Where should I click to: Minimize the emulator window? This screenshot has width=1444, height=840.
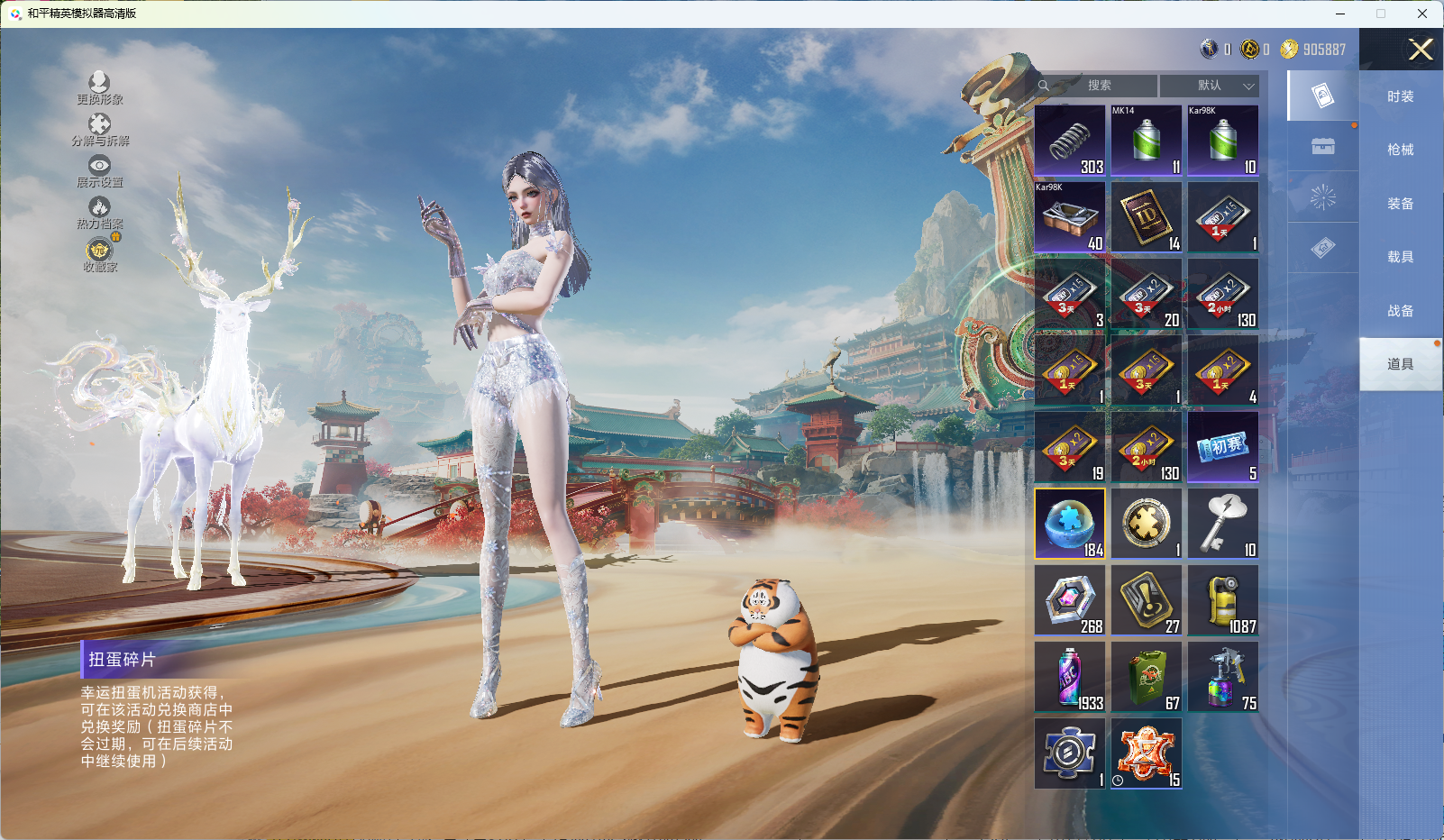(x=1340, y=14)
